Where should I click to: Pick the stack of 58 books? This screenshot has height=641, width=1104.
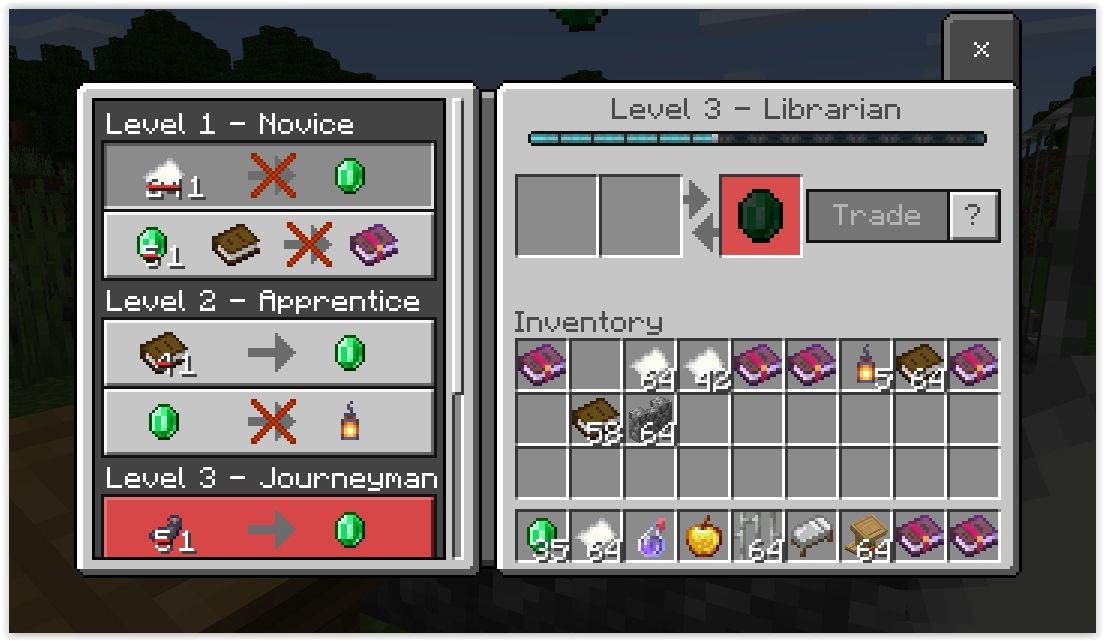coord(596,420)
